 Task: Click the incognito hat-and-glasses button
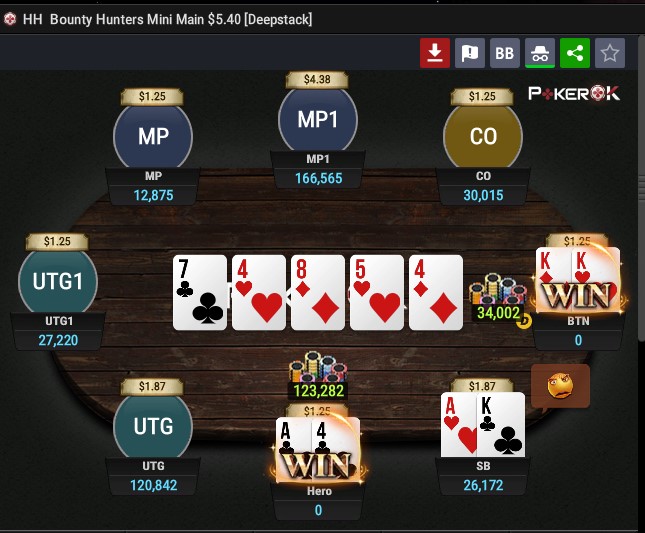click(540, 53)
